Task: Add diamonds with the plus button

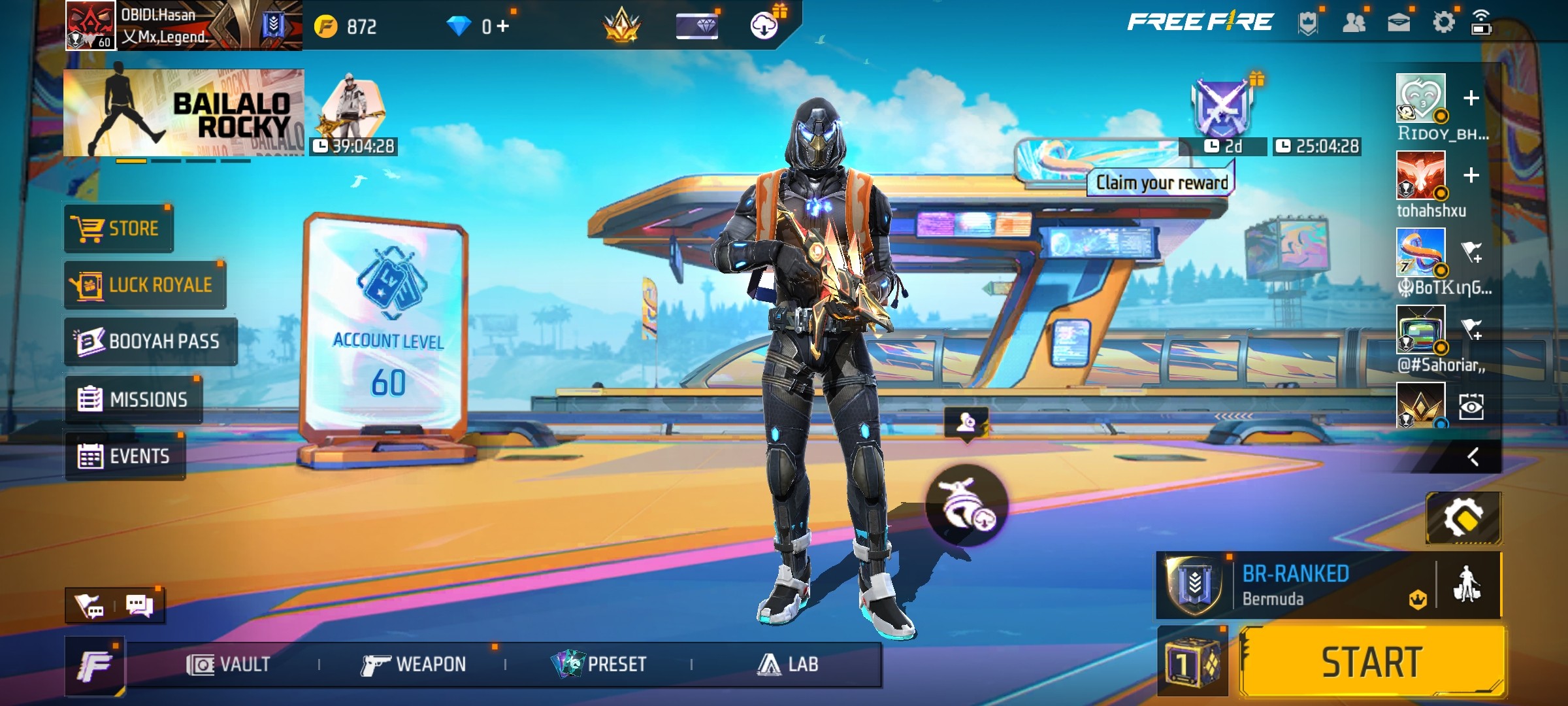Action: click(502, 26)
